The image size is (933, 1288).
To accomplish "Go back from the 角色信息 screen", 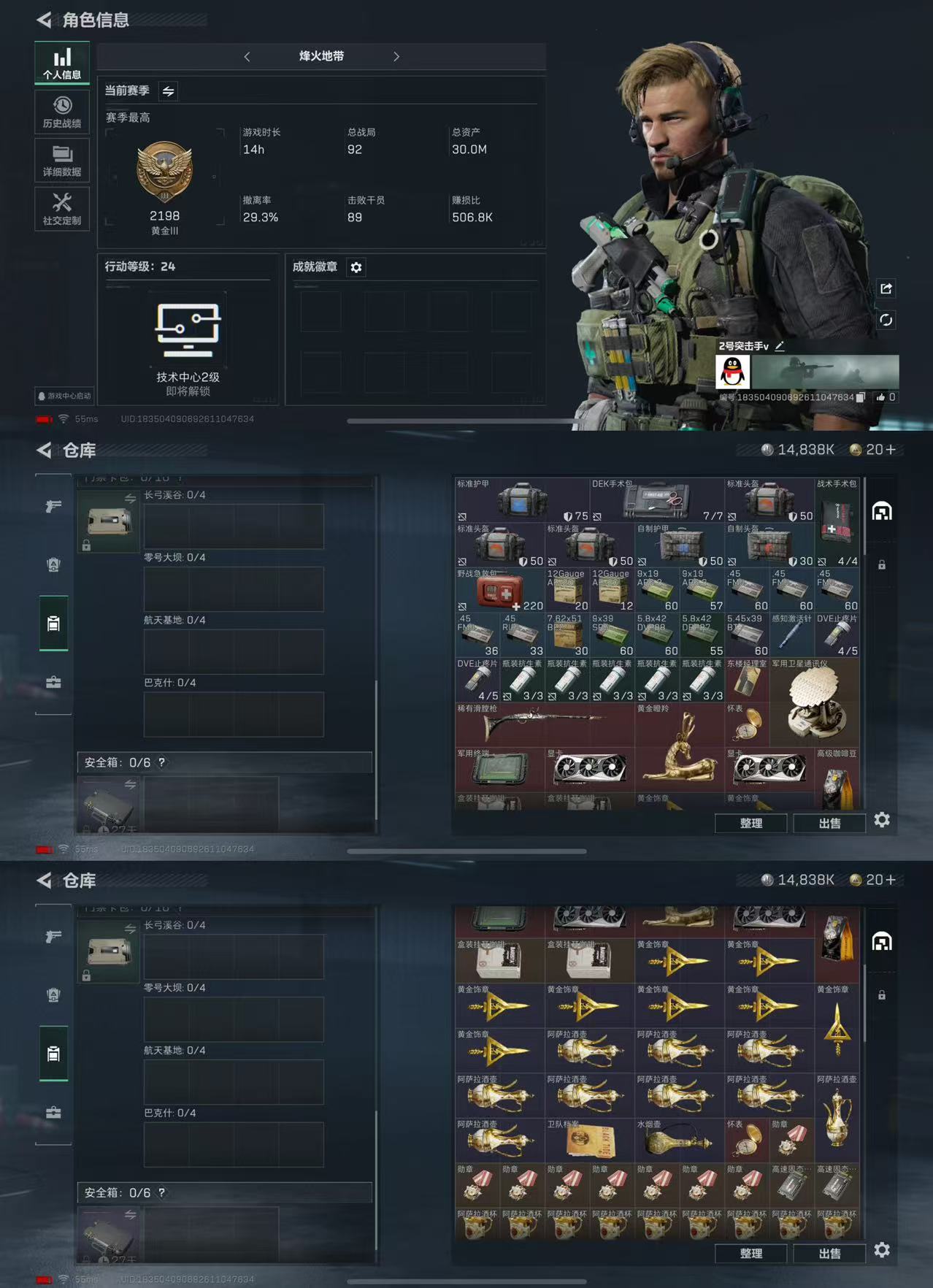I will (x=45, y=20).
